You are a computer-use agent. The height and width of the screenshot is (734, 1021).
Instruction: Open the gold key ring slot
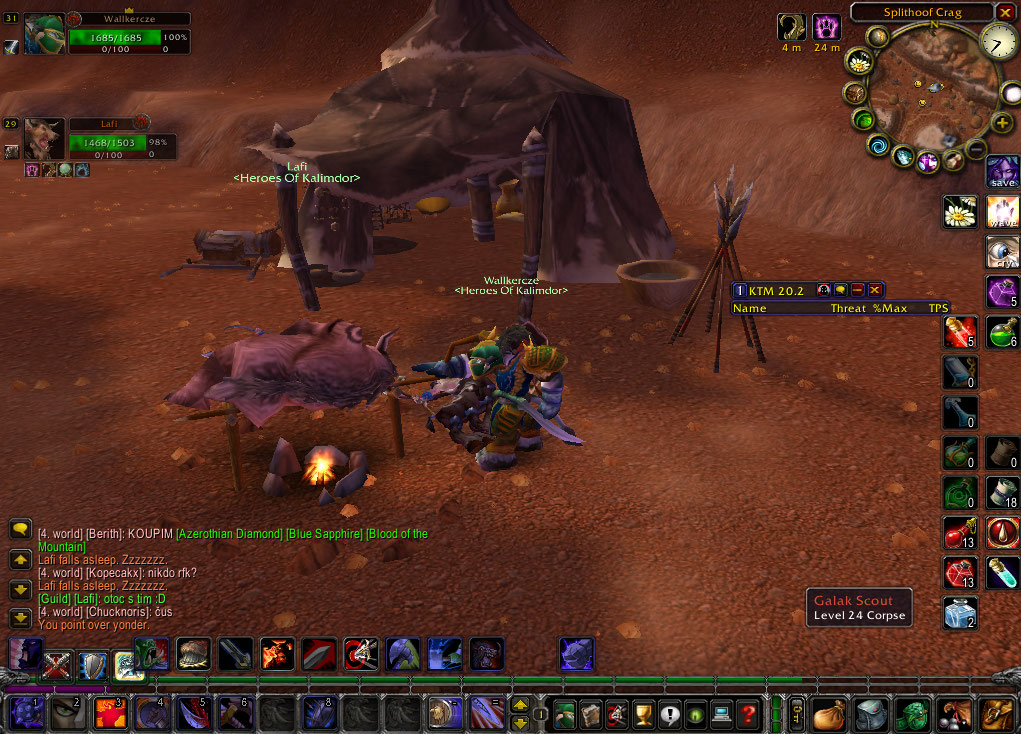pyautogui.click(x=797, y=713)
